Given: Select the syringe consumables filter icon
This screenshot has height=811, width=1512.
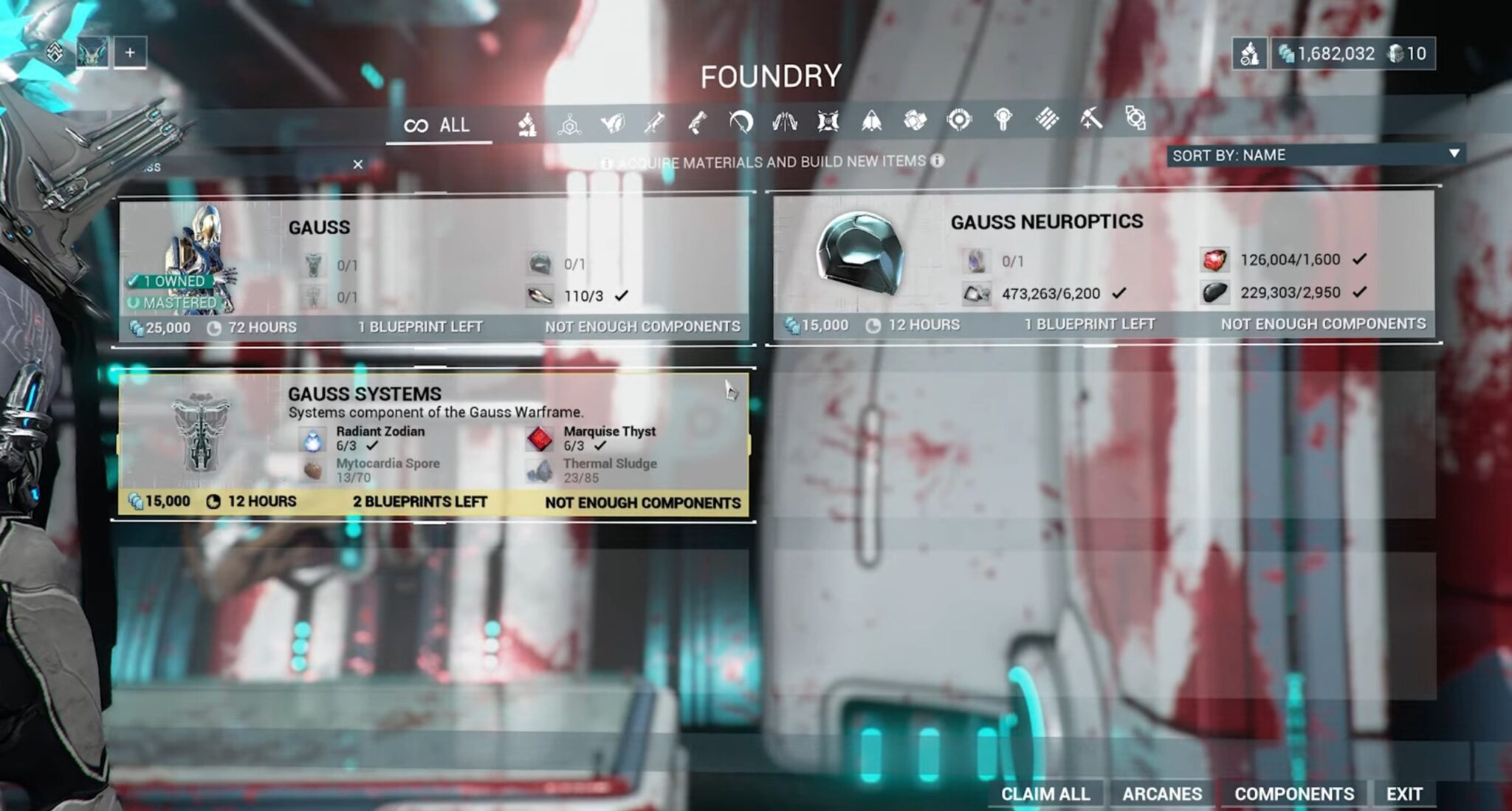Looking at the screenshot, I should click(x=656, y=124).
